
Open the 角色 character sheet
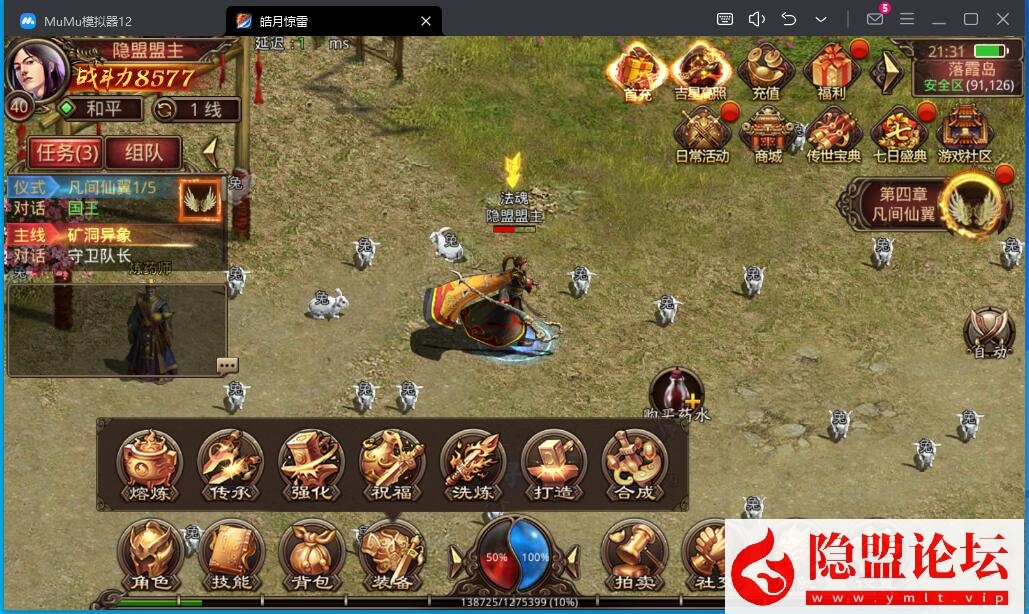point(150,555)
